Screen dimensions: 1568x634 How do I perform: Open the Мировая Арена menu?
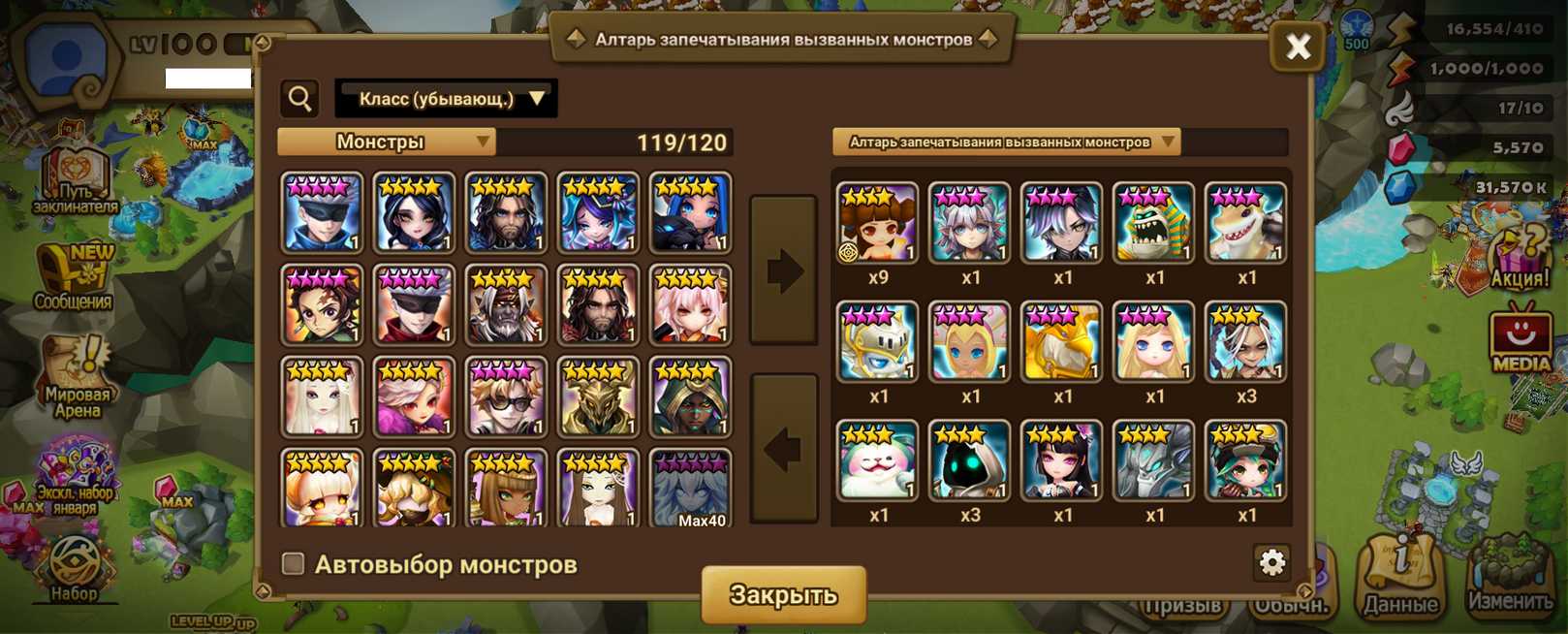(x=78, y=378)
